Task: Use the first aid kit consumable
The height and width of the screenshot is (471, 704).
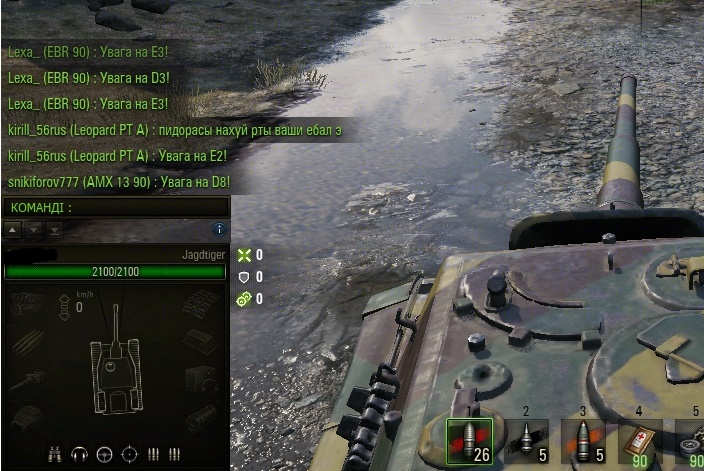Action: point(638,440)
